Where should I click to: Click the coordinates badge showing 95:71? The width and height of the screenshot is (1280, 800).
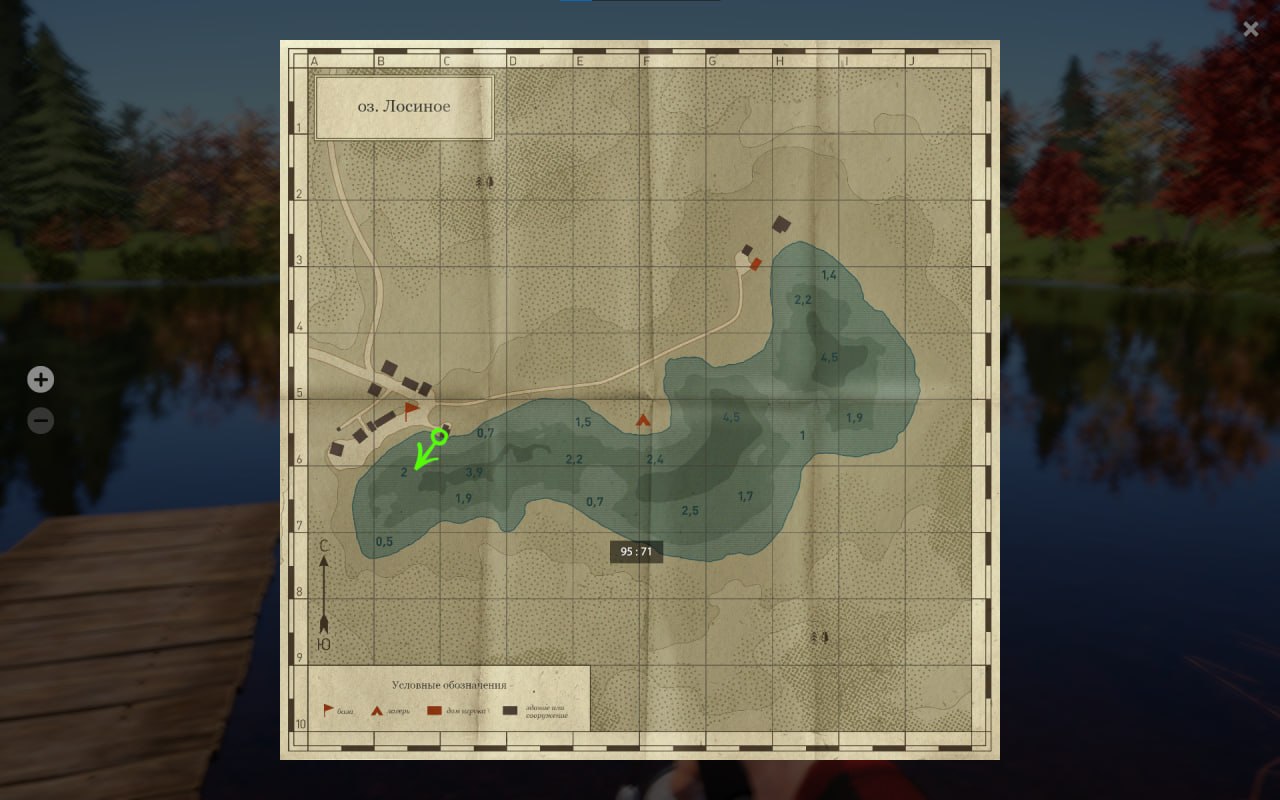637,551
